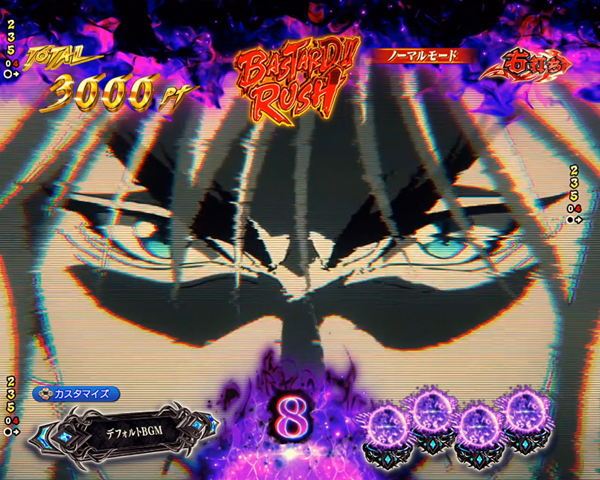
Task: Open the カスタマイズ customize option
Action: (x=77, y=393)
